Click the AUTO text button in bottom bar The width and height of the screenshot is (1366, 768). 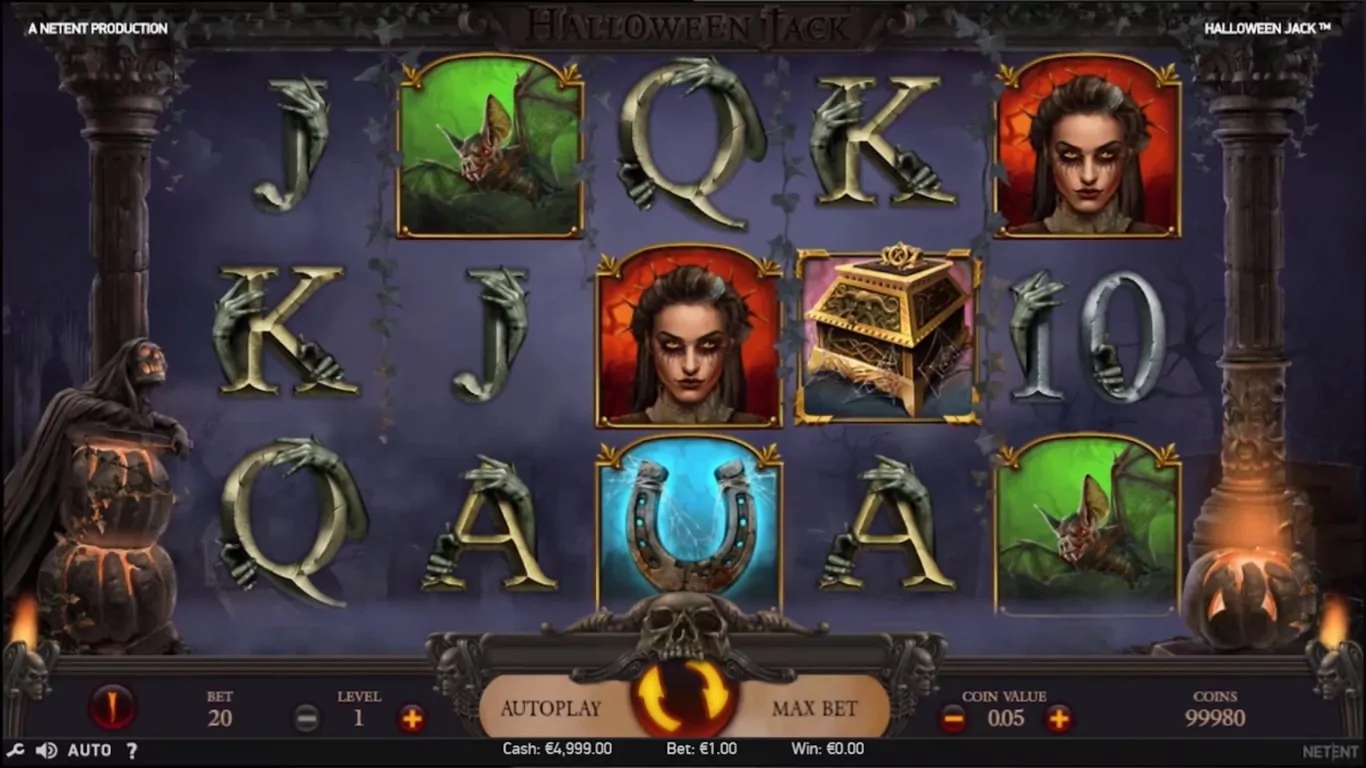[x=89, y=750]
